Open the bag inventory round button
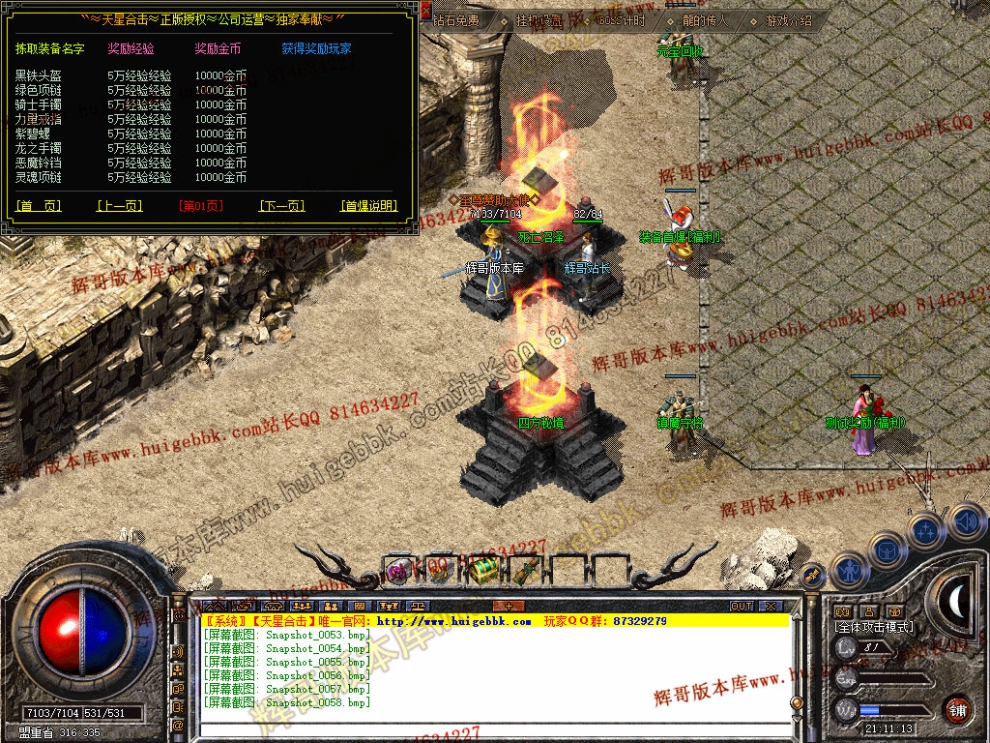The image size is (990, 743). coord(887,549)
